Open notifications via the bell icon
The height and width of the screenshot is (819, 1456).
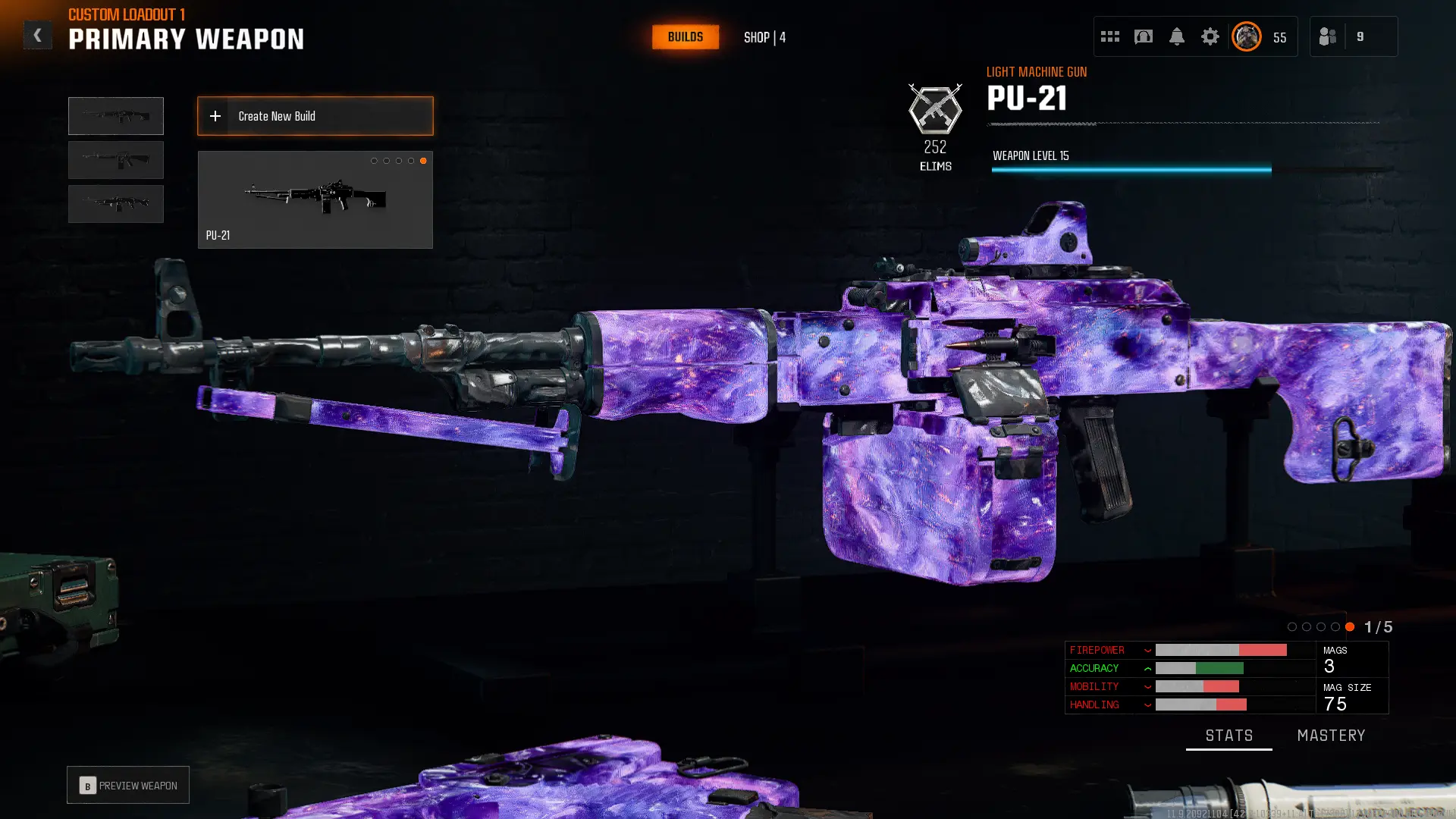(x=1177, y=36)
